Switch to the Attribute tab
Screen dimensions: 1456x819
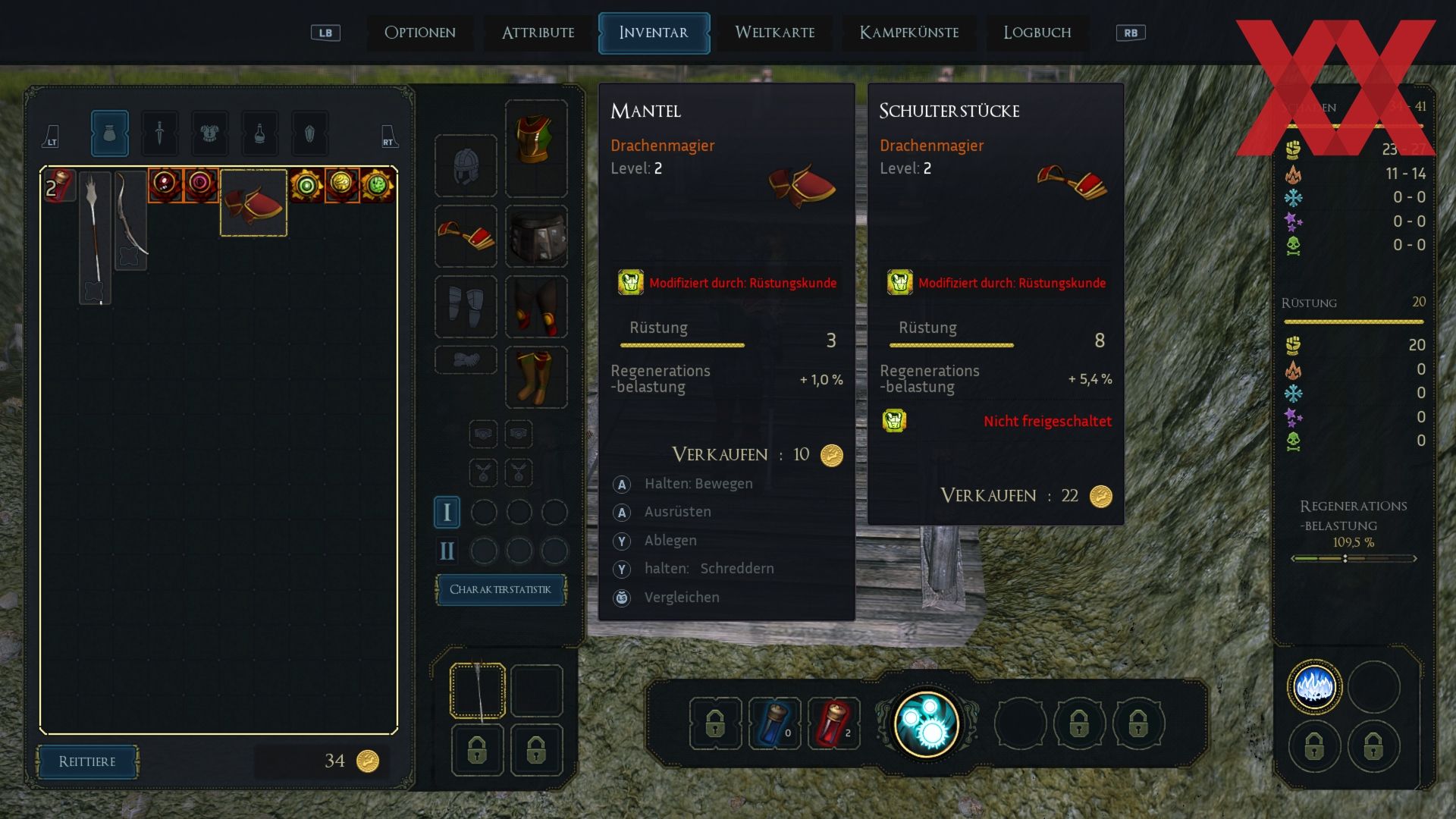538,33
